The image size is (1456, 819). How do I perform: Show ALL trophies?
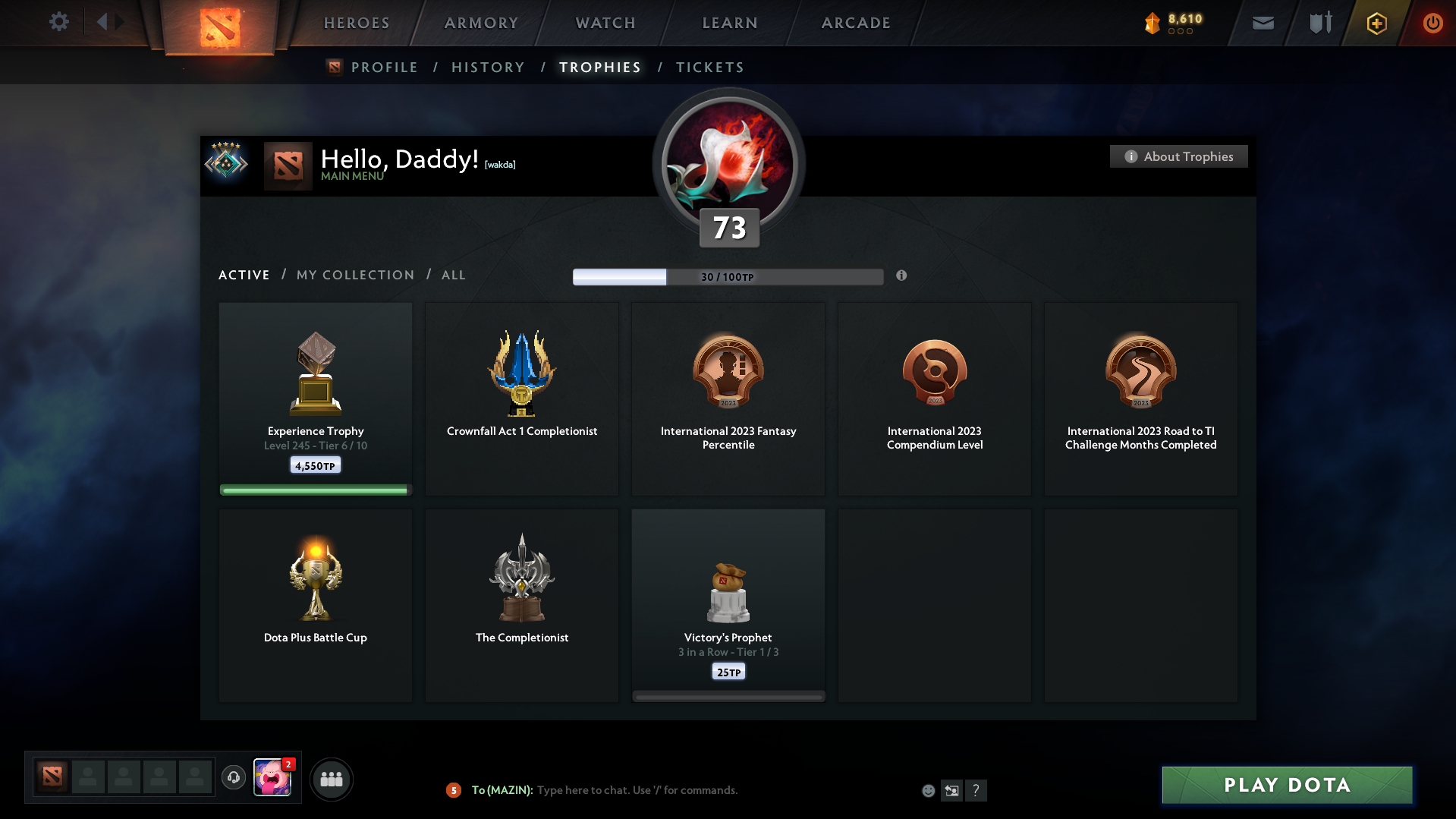click(453, 275)
